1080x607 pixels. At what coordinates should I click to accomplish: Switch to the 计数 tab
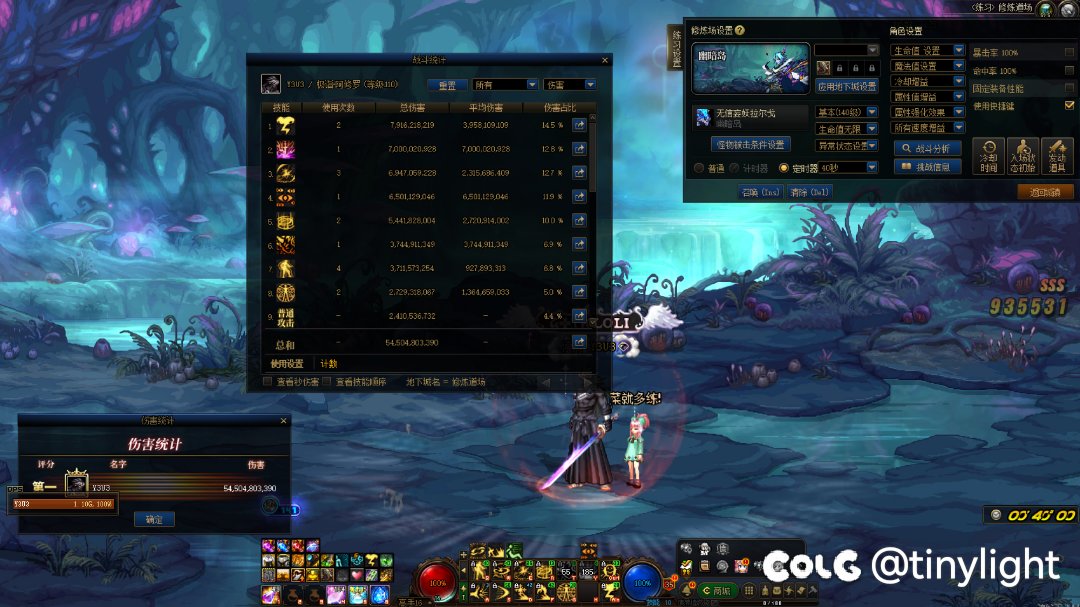[328, 364]
